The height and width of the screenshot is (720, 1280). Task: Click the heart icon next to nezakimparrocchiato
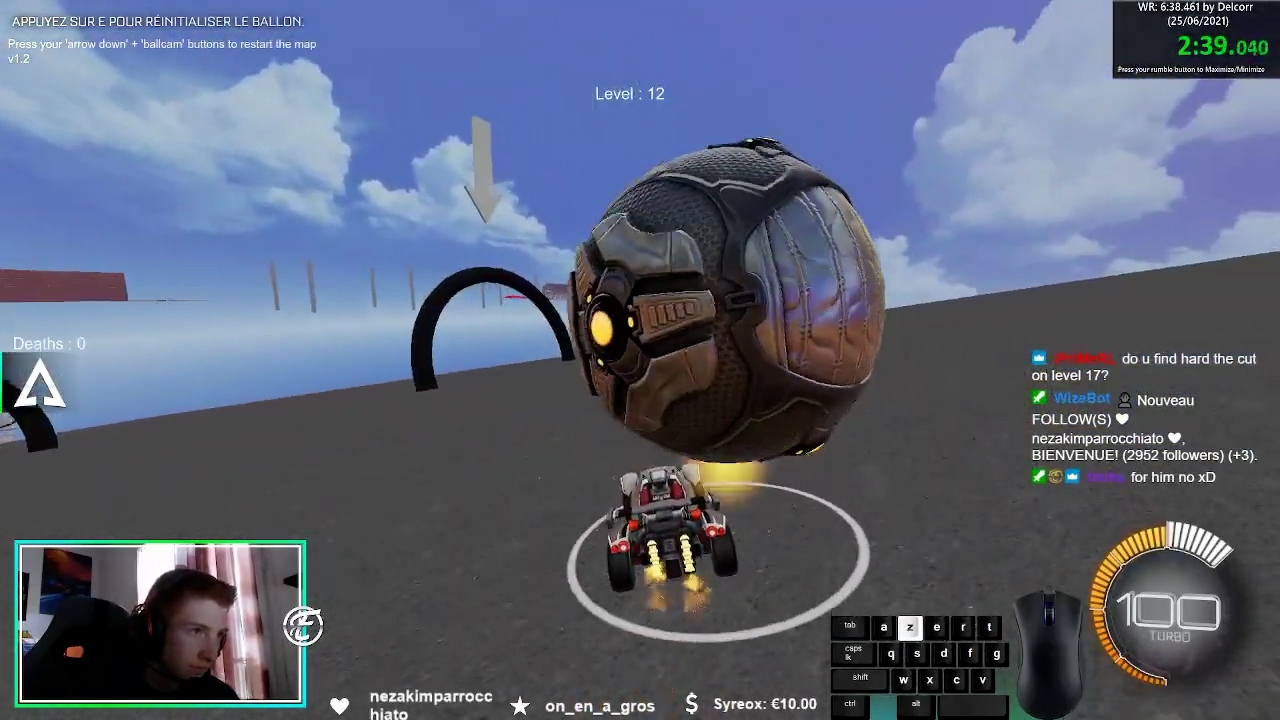pos(340,705)
